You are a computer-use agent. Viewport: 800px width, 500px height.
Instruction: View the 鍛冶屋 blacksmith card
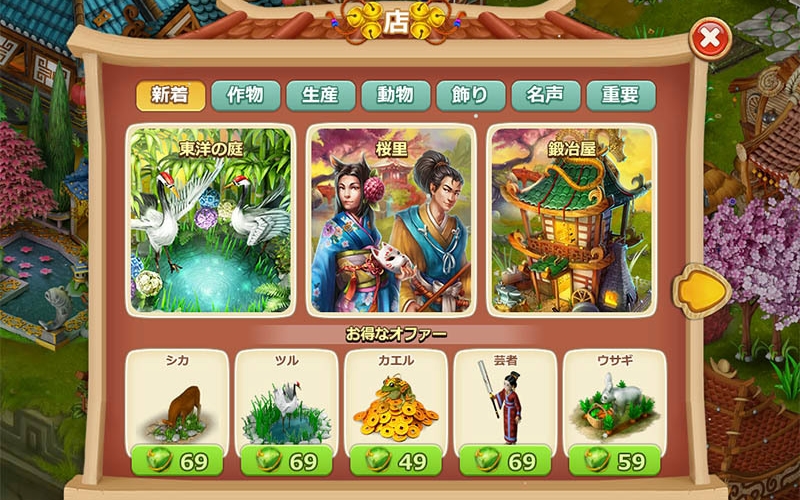point(570,219)
